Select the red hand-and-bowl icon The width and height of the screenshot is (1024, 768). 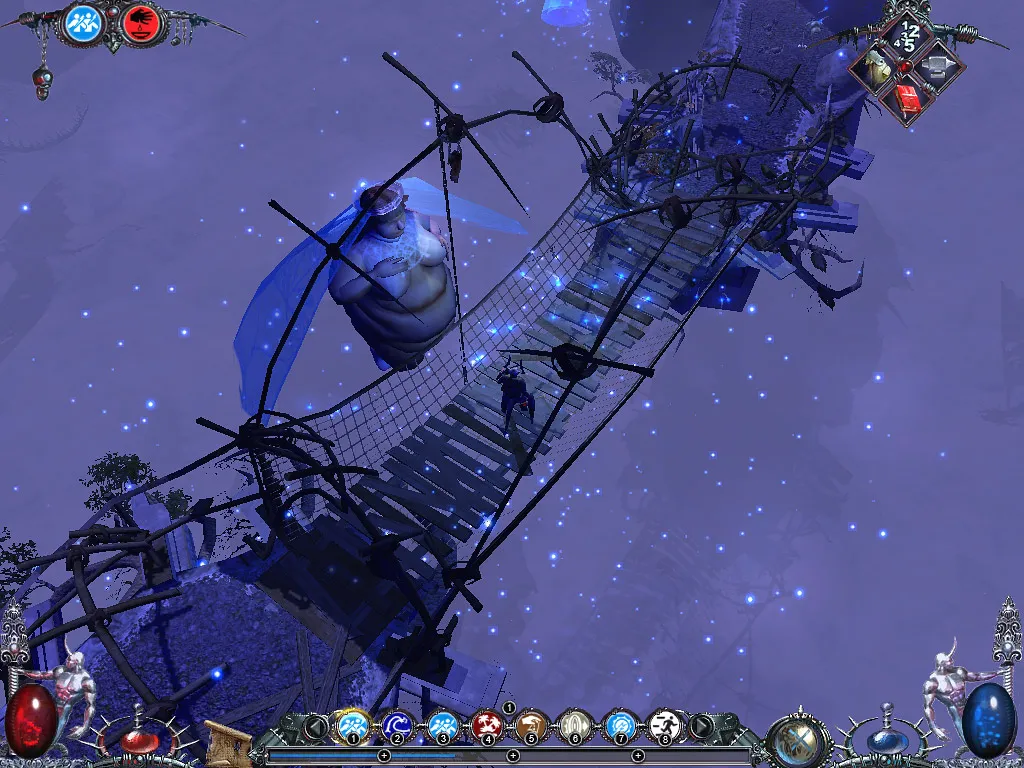(x=142, y=23)
